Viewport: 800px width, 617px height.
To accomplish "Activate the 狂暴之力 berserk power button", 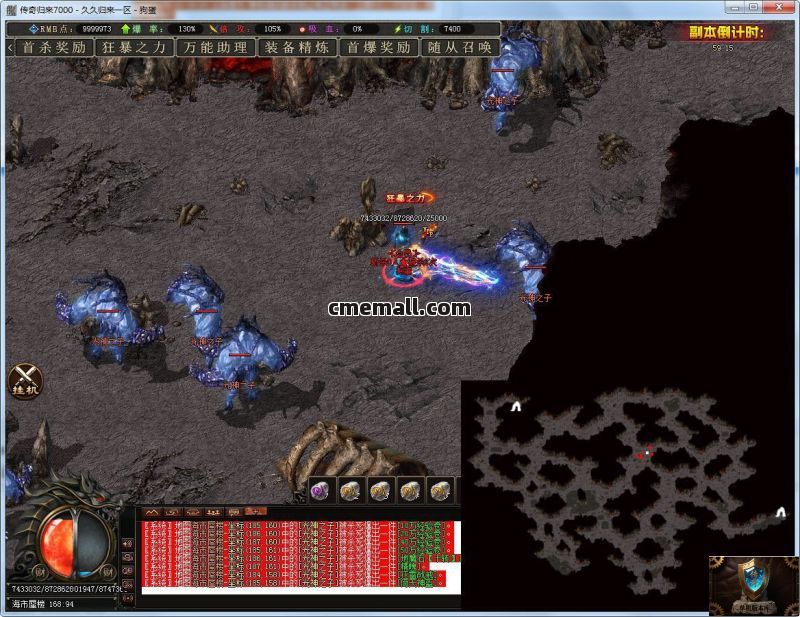I will point(135,47).
